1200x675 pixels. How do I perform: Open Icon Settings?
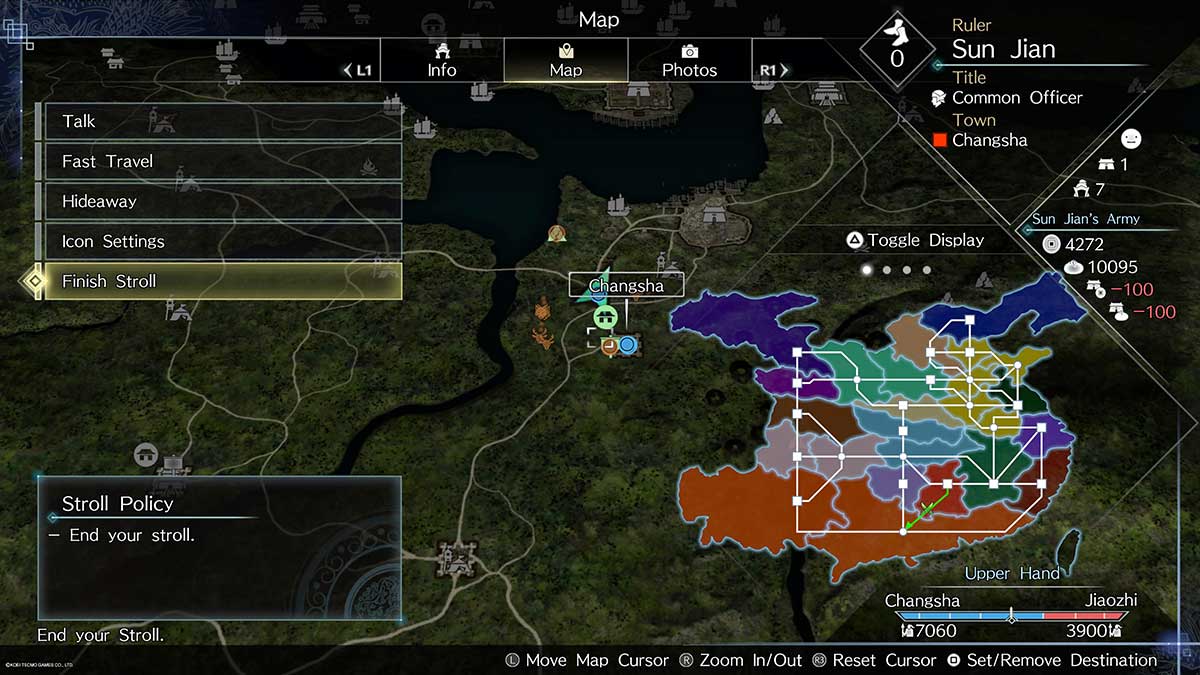point(220,241)
